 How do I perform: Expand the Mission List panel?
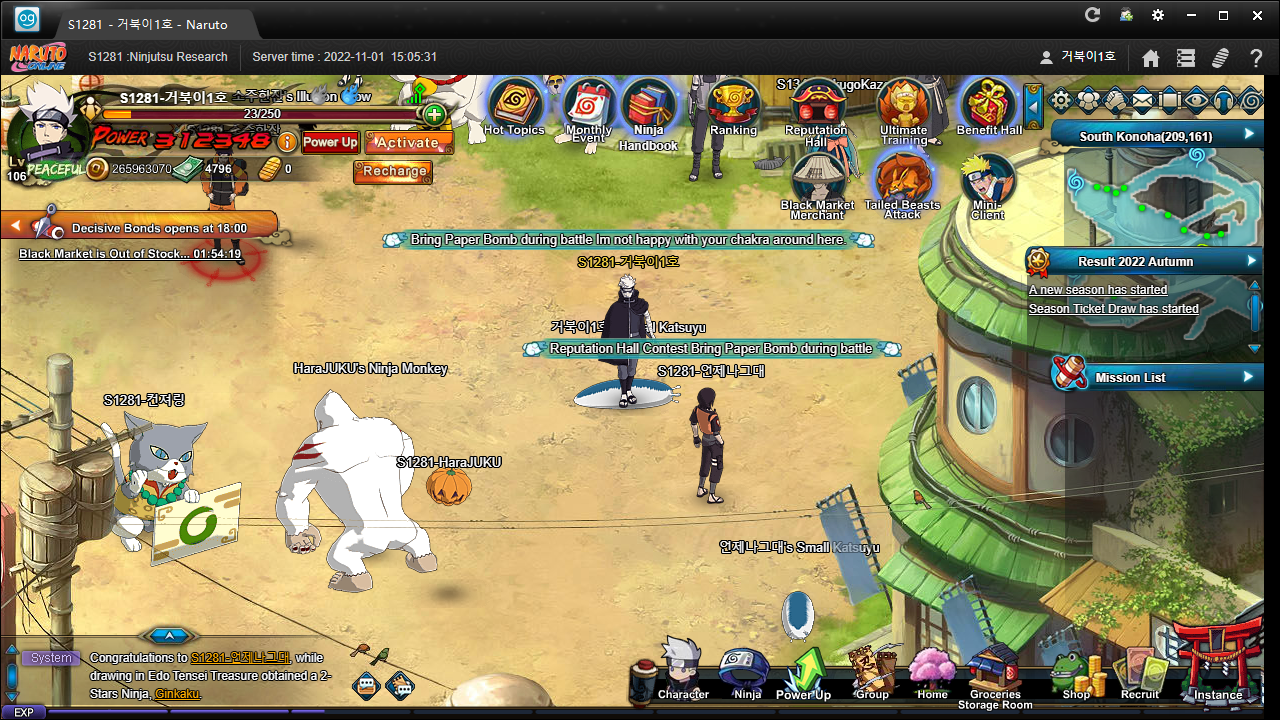[1248, 377]
